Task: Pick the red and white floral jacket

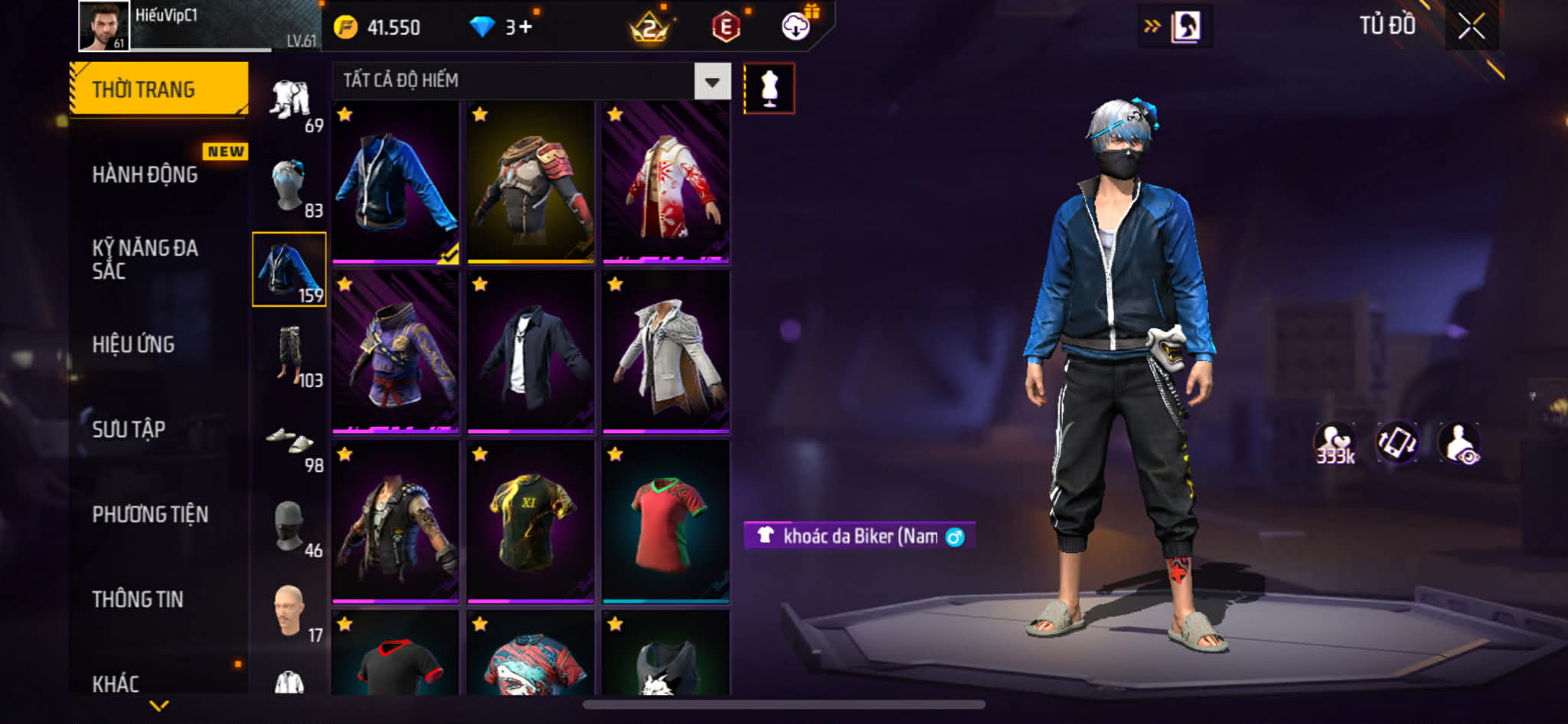Action: (666, 183)
